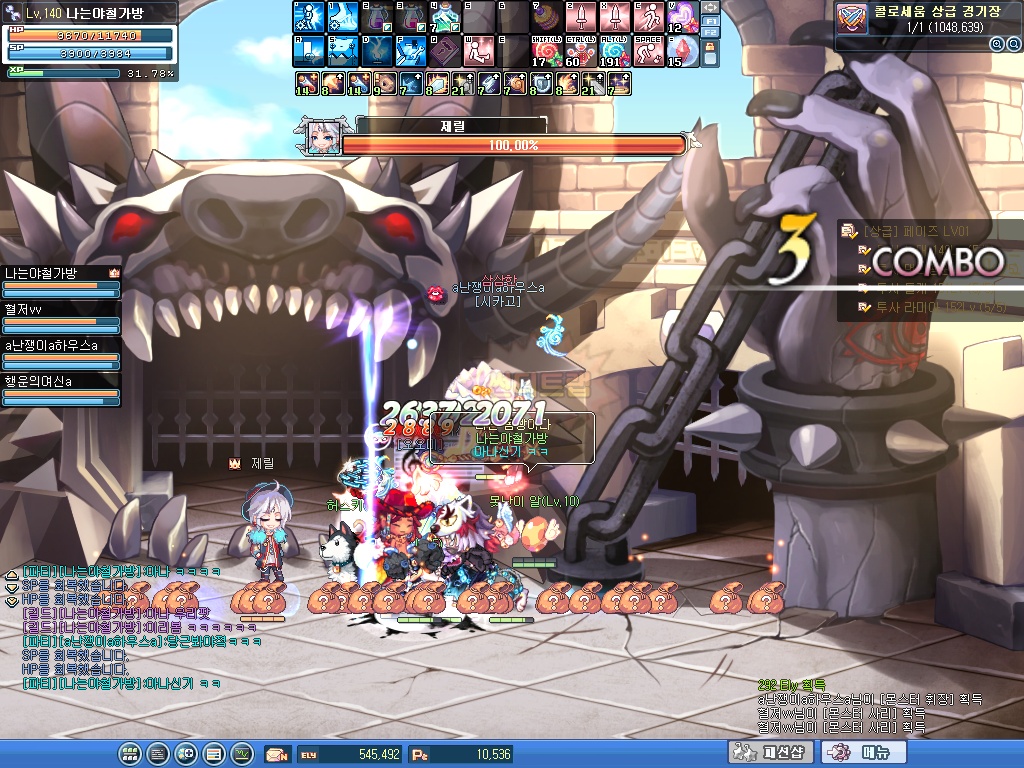This screenshot has width=1024, height=768.
Task: Select party member 행운의여신a in party list
Action: pyautogui.click(x=60, y=388)
